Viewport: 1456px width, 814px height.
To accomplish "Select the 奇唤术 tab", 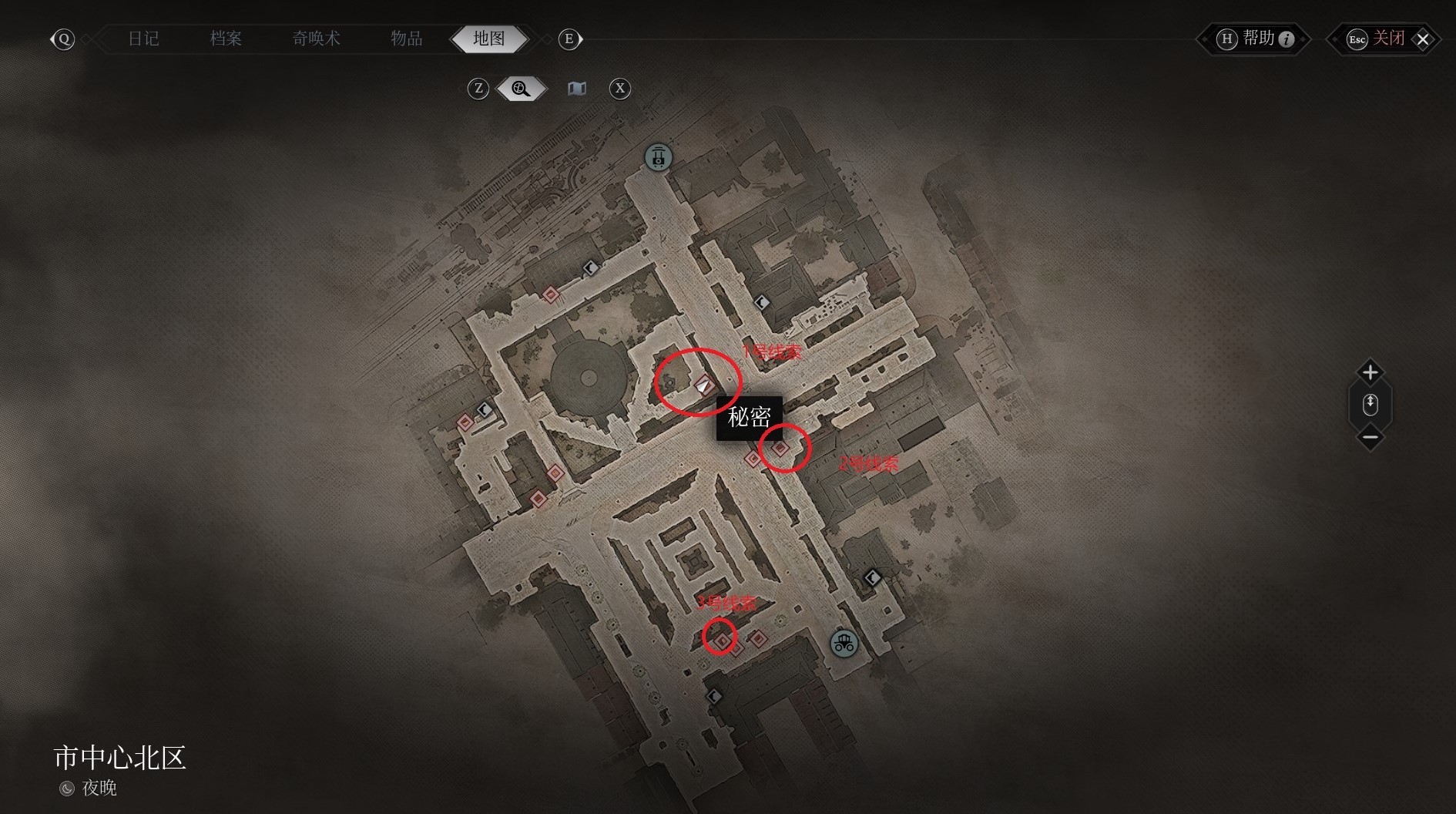I will 316,39.
